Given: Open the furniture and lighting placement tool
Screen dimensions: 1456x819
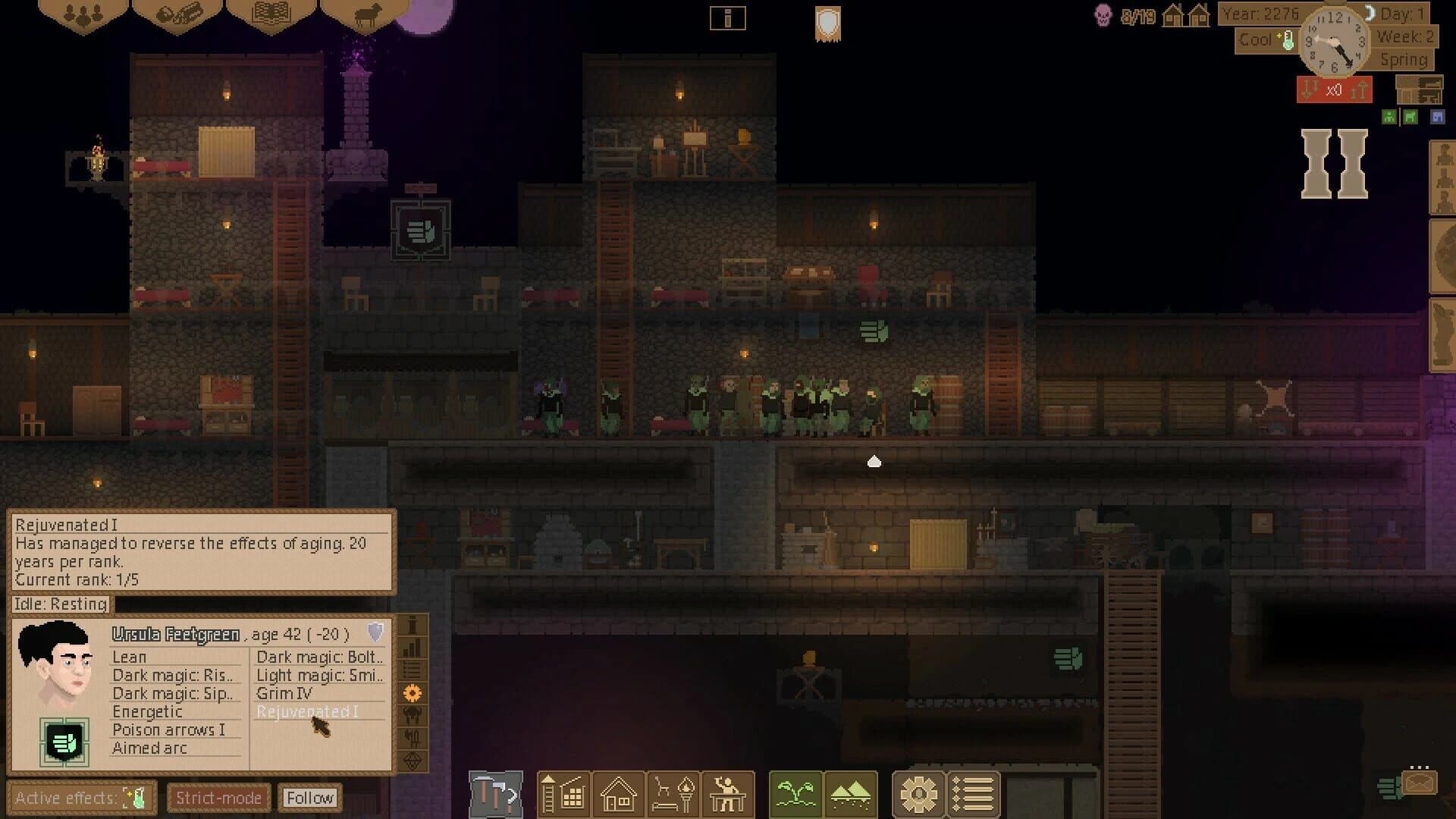Looking at the screenshot, I should tap(673, 794).
